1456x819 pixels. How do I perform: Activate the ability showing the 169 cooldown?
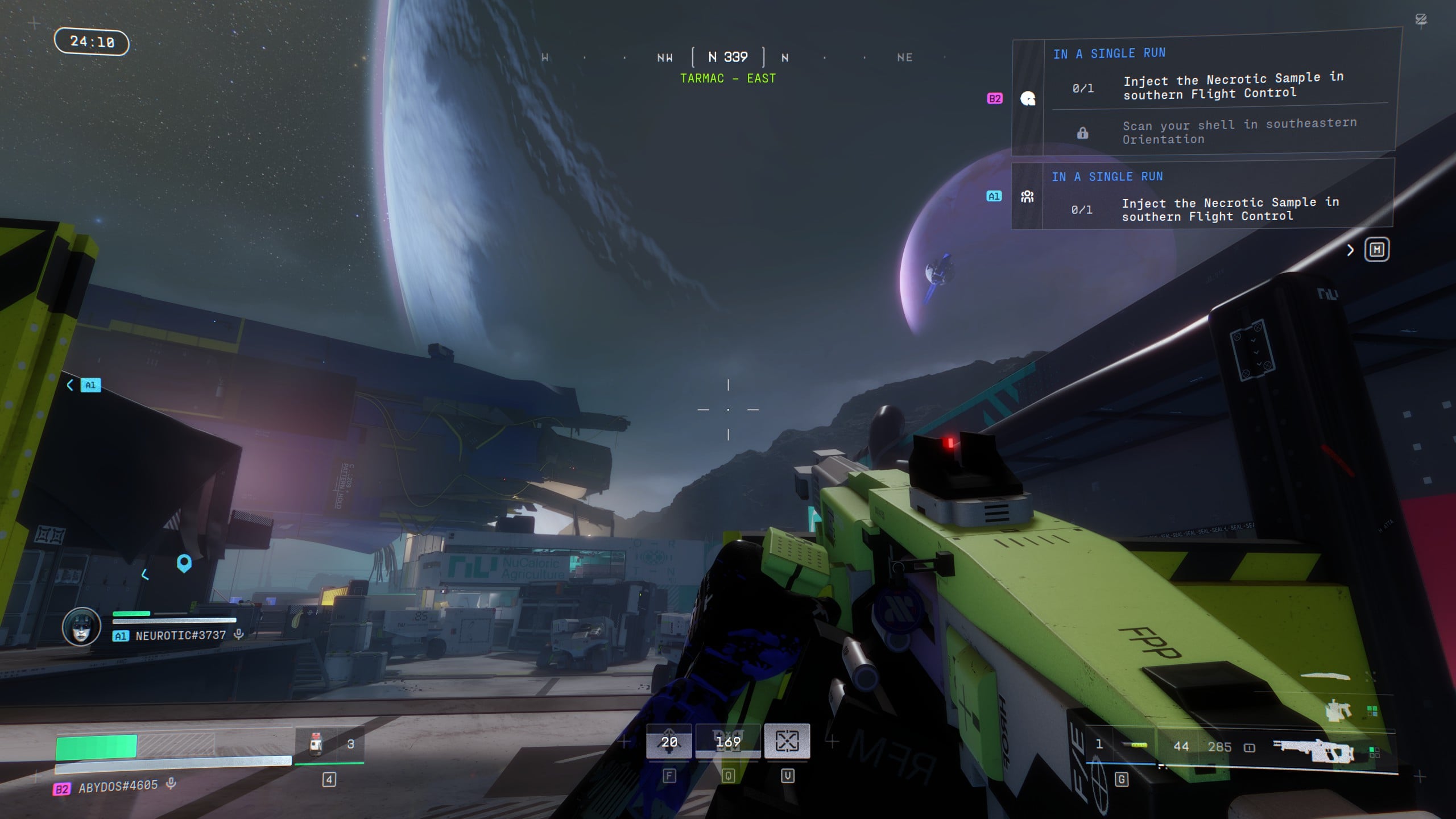click(728, 742)
